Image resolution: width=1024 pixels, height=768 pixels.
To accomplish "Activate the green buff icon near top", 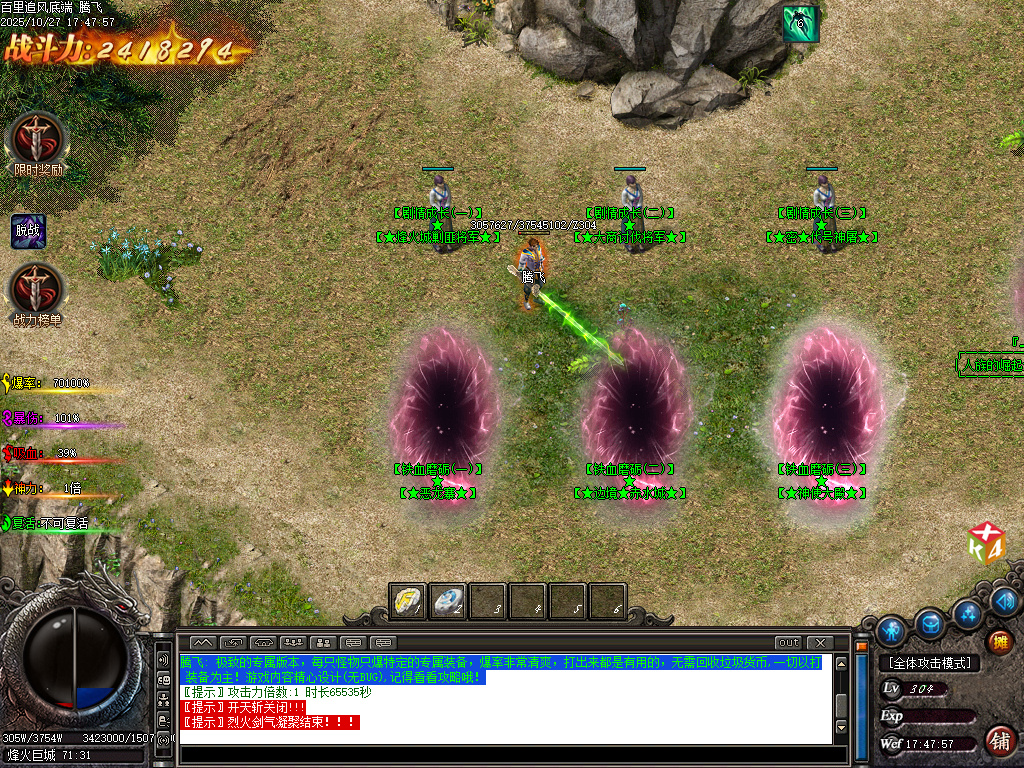I will 799,24.
